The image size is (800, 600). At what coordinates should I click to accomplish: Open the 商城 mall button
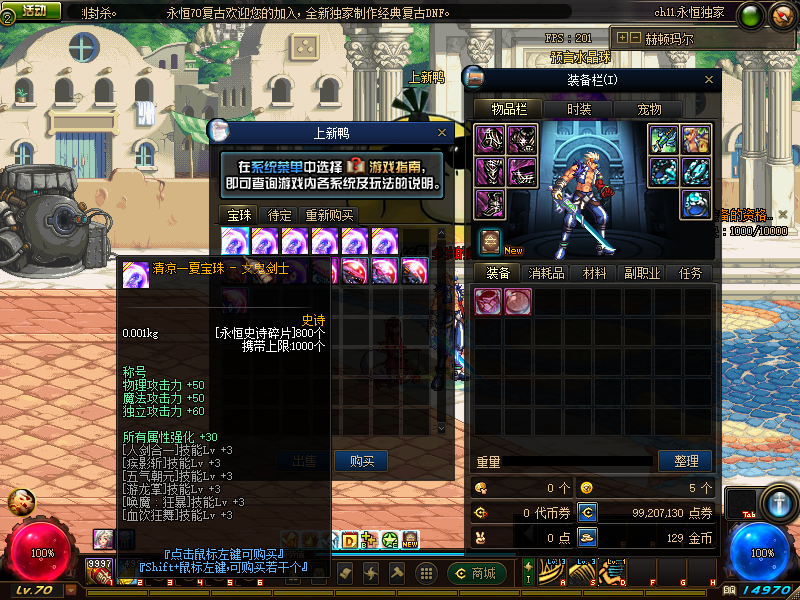coord(474,573)
